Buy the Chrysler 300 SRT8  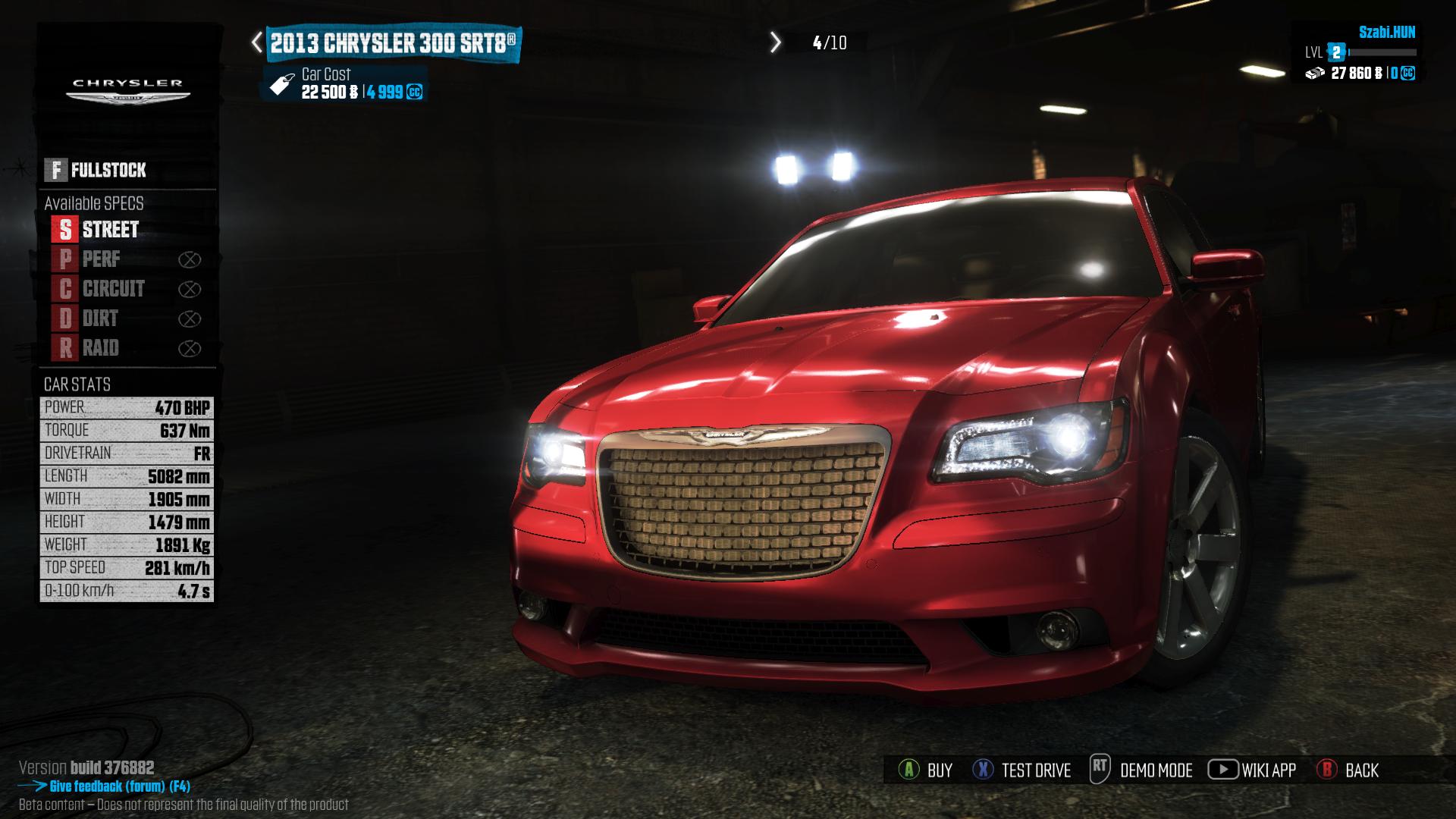(x=925, y=770)
